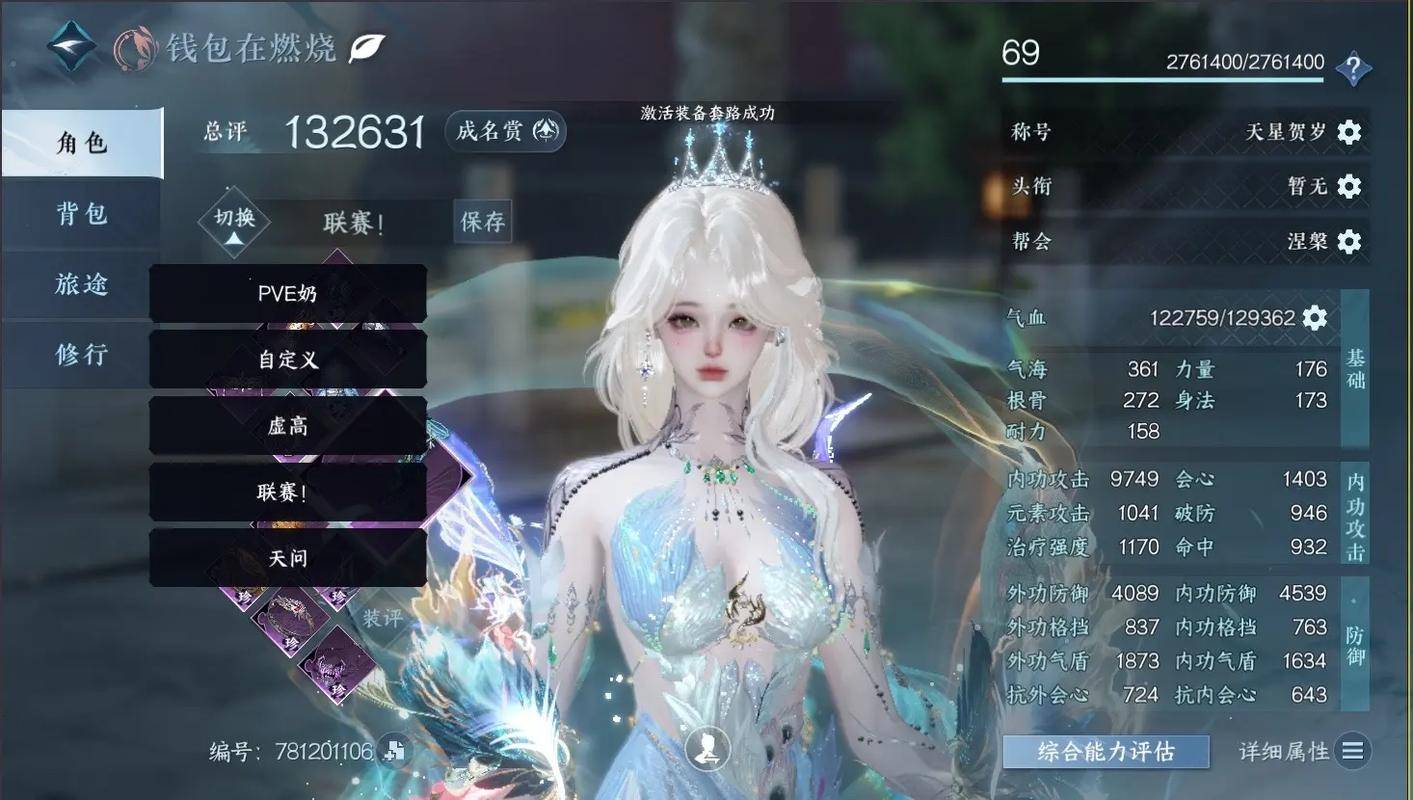Image resolution: width=1413 pixels, height=800 pixels.
Task: Select the 天问 loadout preset
Action: coord(288,558)
